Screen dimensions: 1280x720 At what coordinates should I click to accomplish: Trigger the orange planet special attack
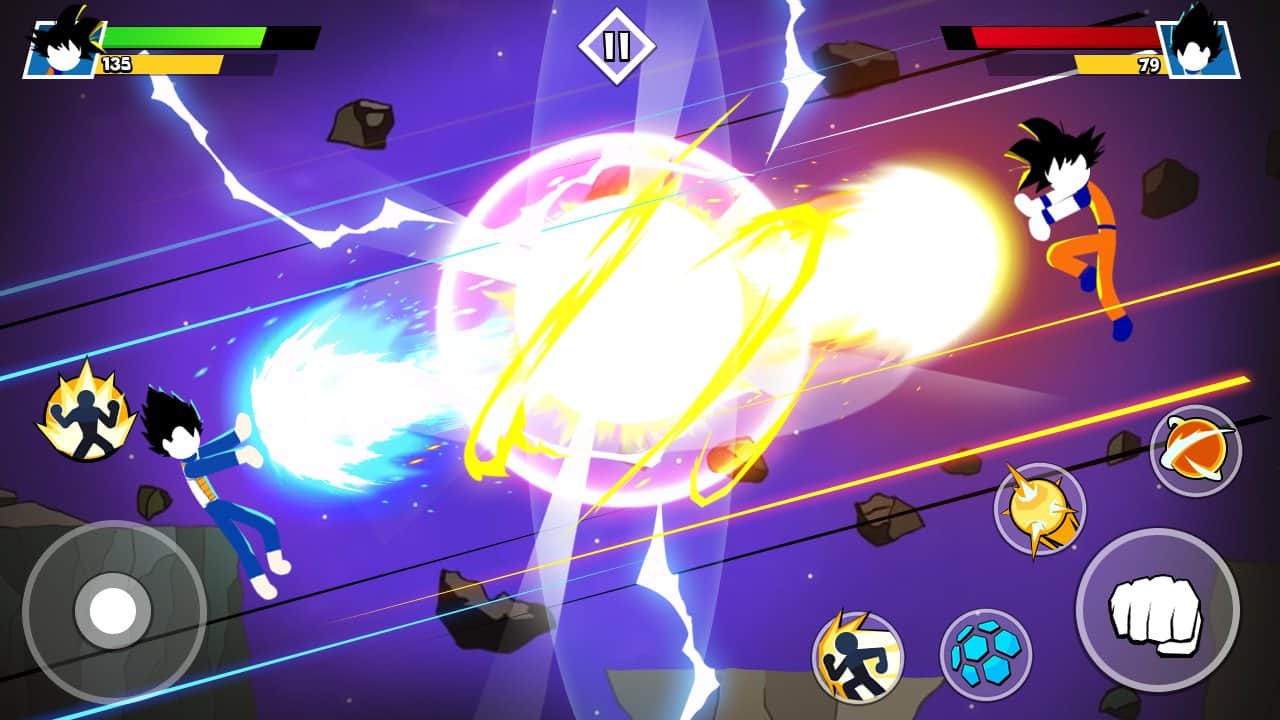click(1195, 451)
